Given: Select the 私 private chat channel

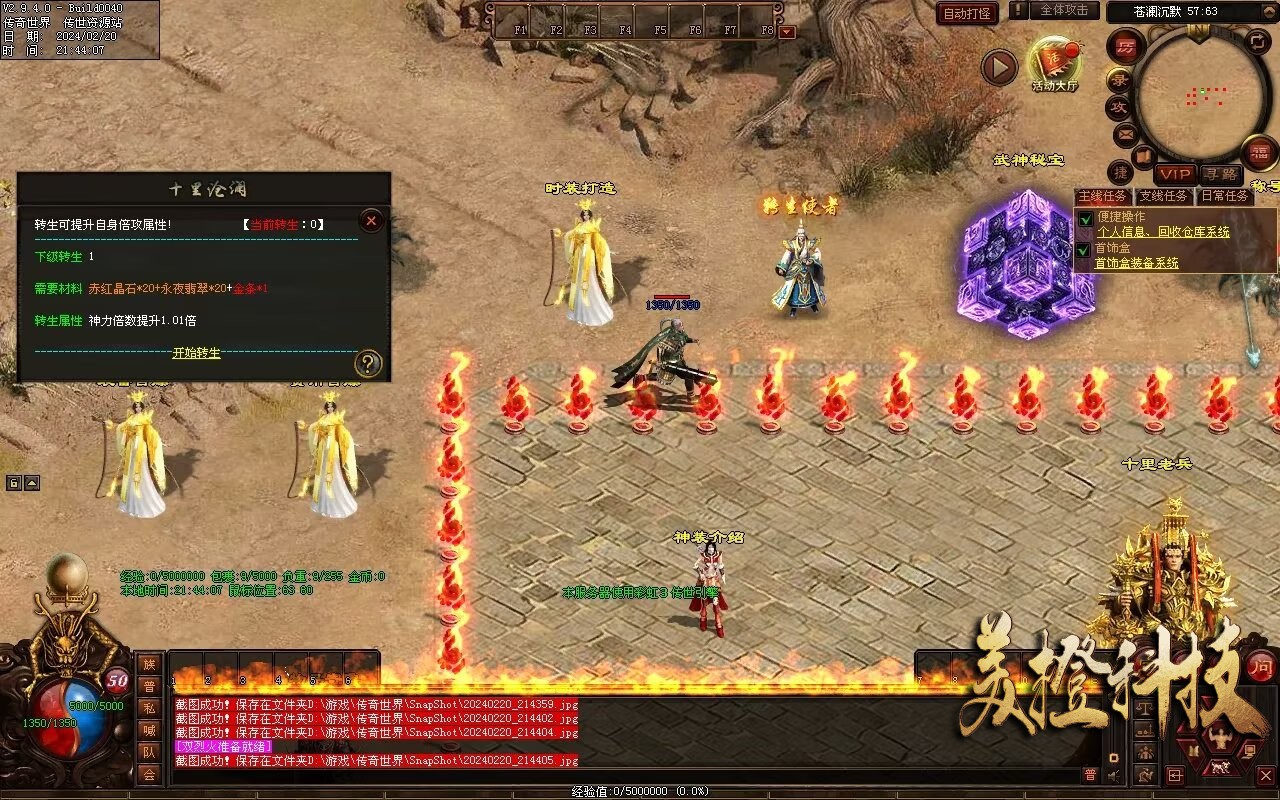Looking at the screenshot, I should (x=149, y=708).
